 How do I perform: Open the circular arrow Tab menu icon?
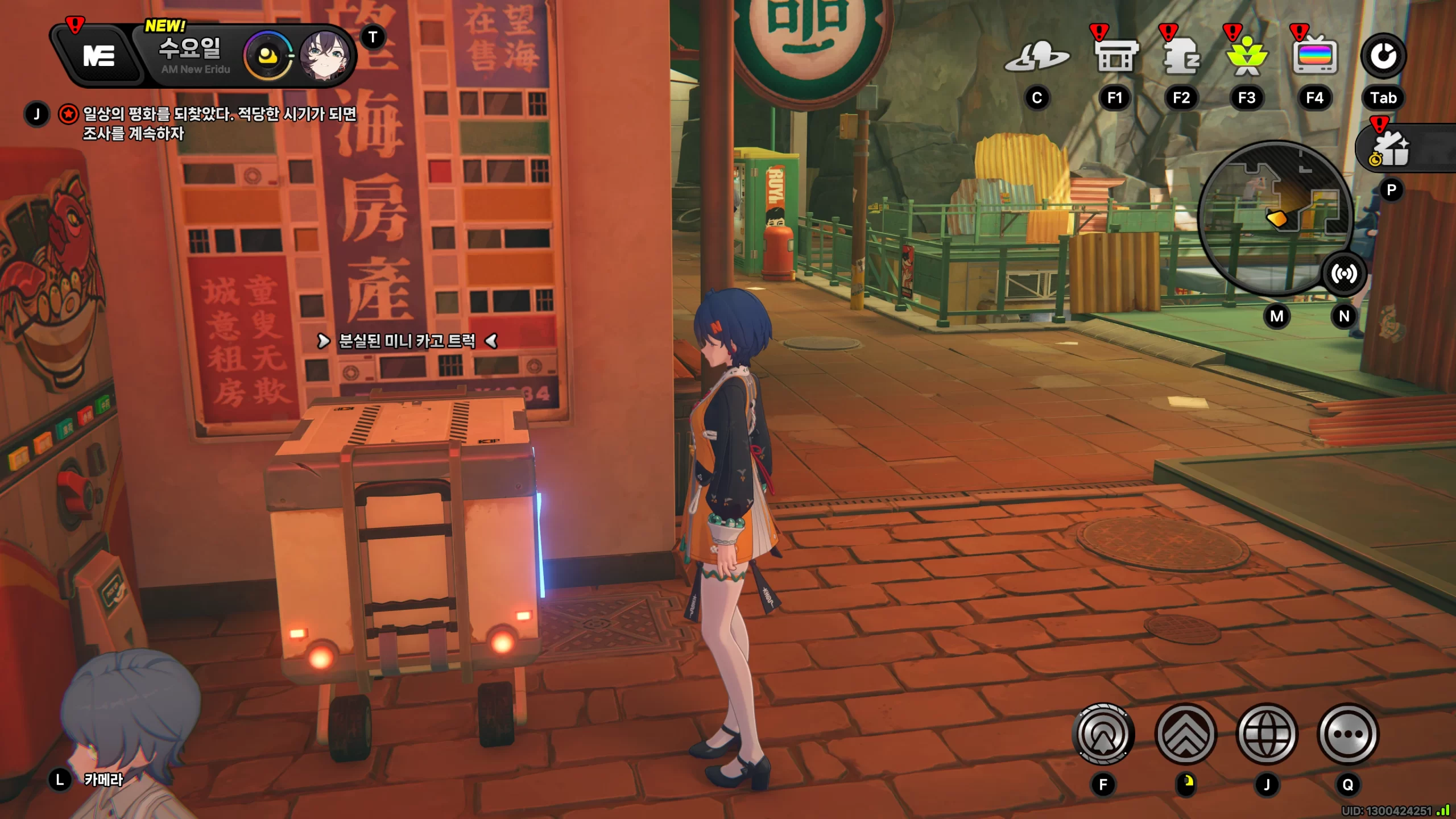pos(1383,56)
